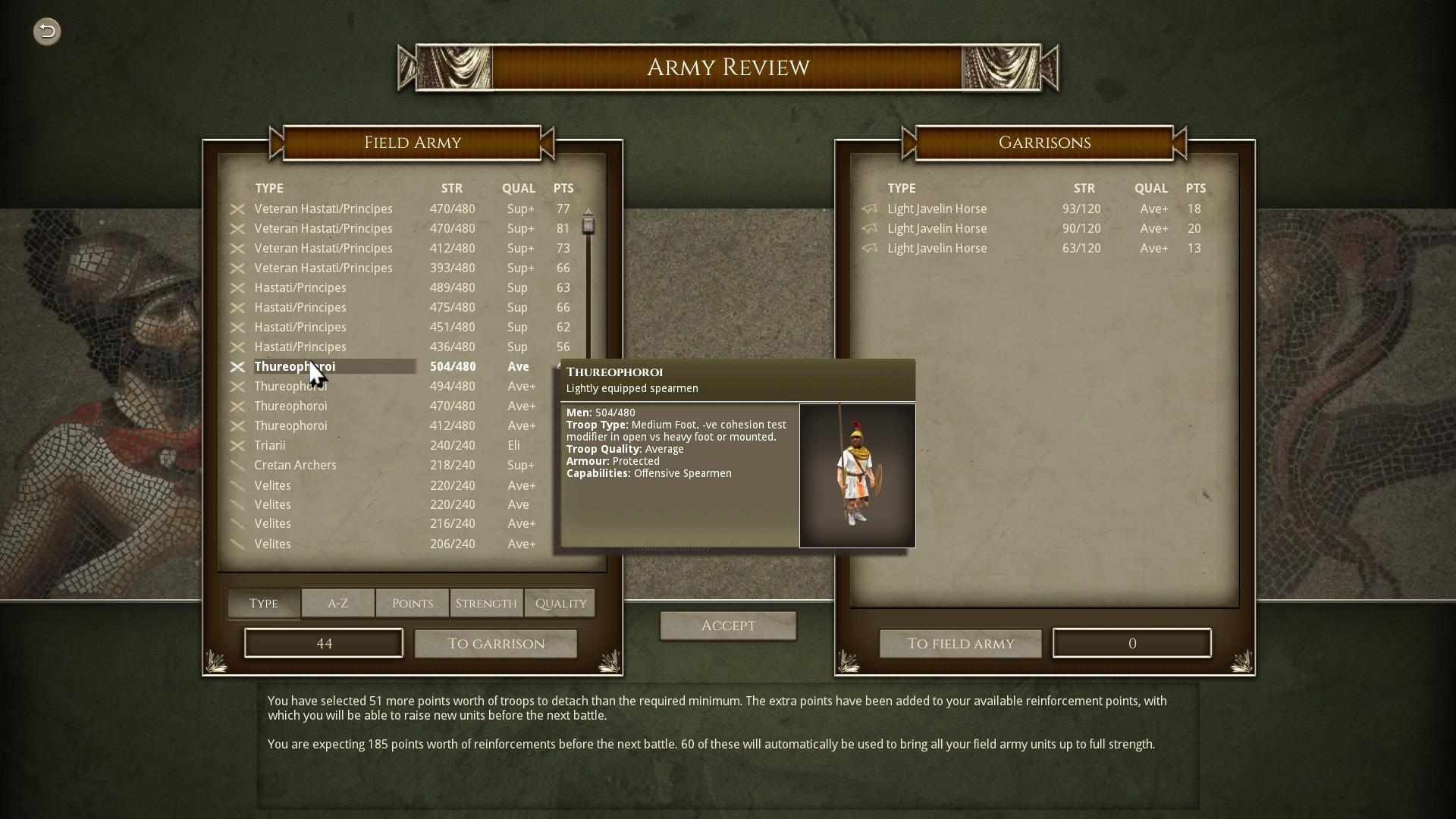This screenshot has width=1456, height=819.
Task: Select the Cretan Archers unit row
Action: pyautogui.click(x=295, y=466)
